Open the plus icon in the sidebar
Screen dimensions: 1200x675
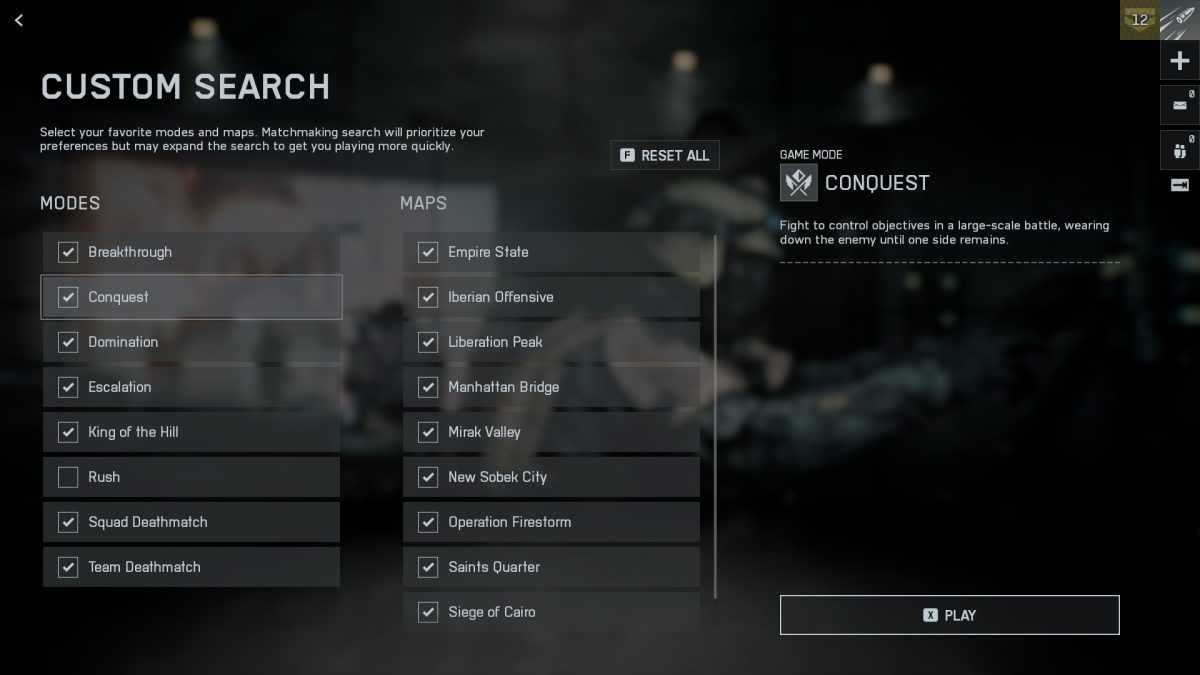pos(1179,62)
